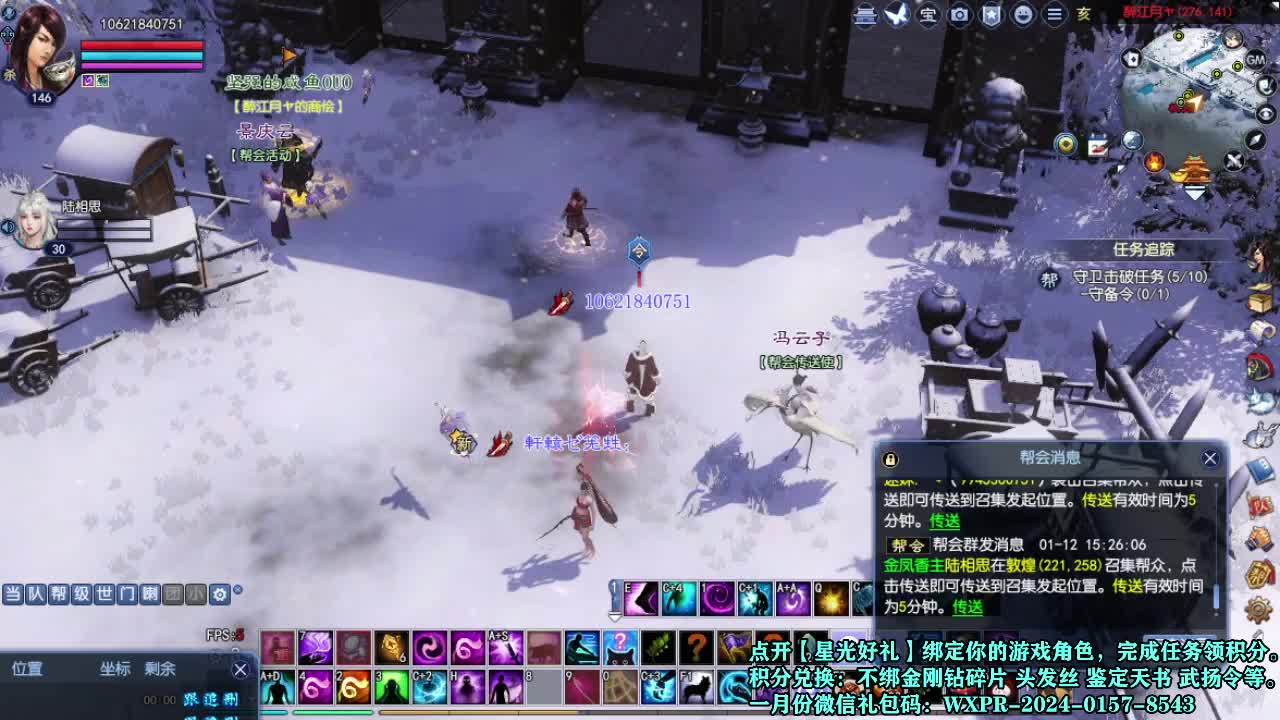Open the smiley-face social panel
Screen dimensions: 1280x720
[1022, 16]
